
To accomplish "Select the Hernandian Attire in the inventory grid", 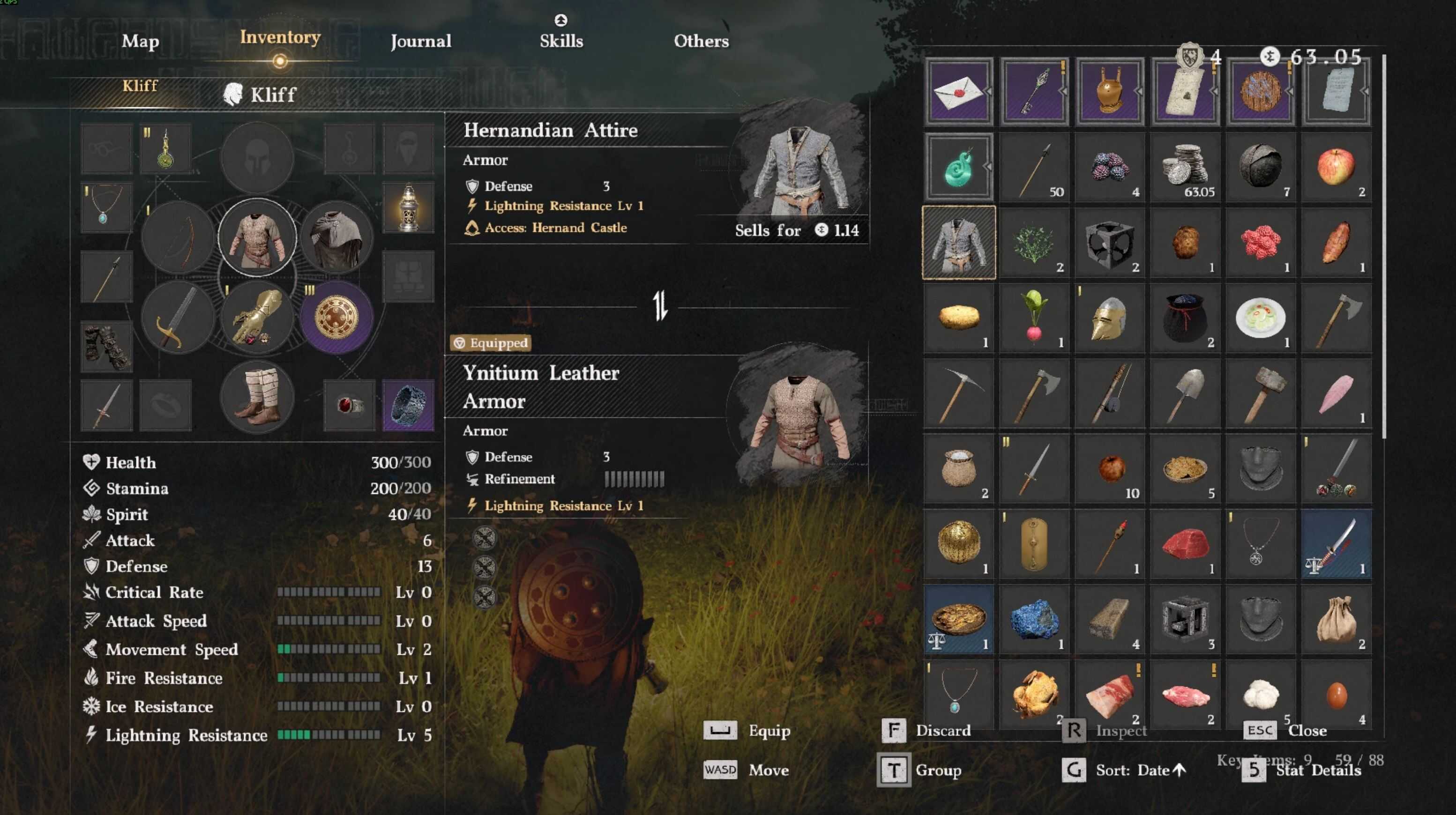I will (x=959, y=242).
